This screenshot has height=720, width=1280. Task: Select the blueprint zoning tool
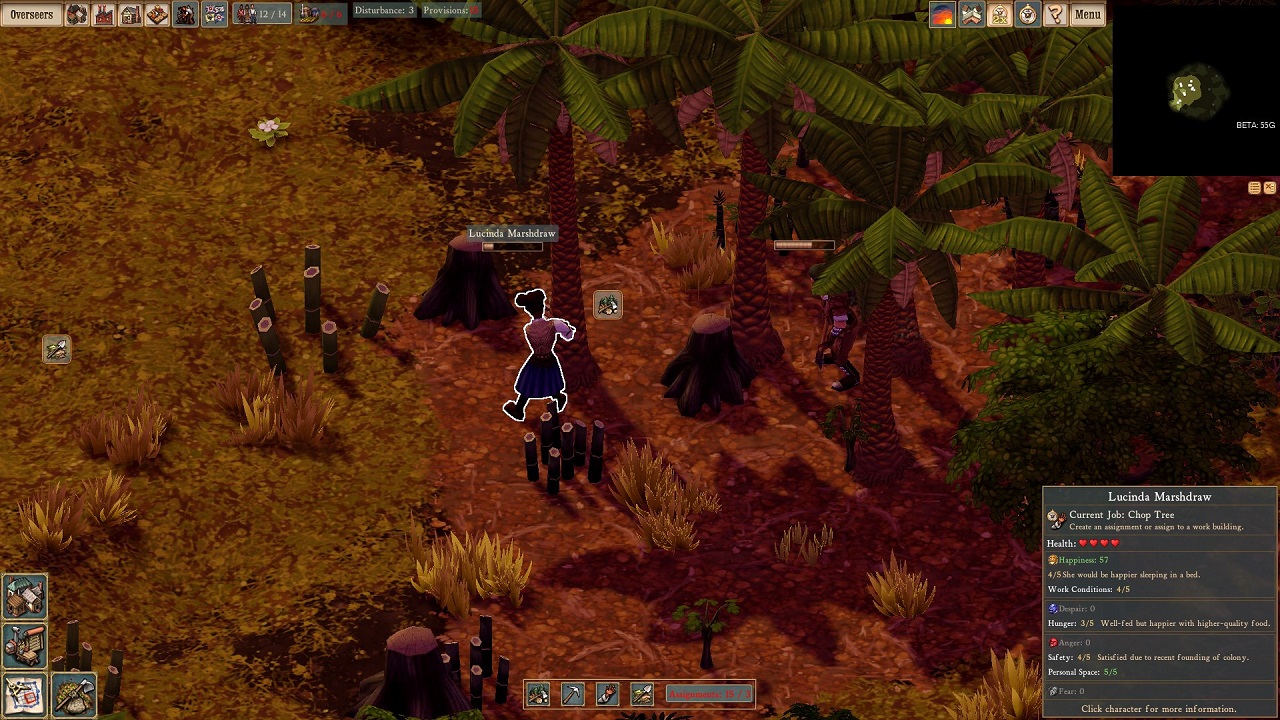24,694
